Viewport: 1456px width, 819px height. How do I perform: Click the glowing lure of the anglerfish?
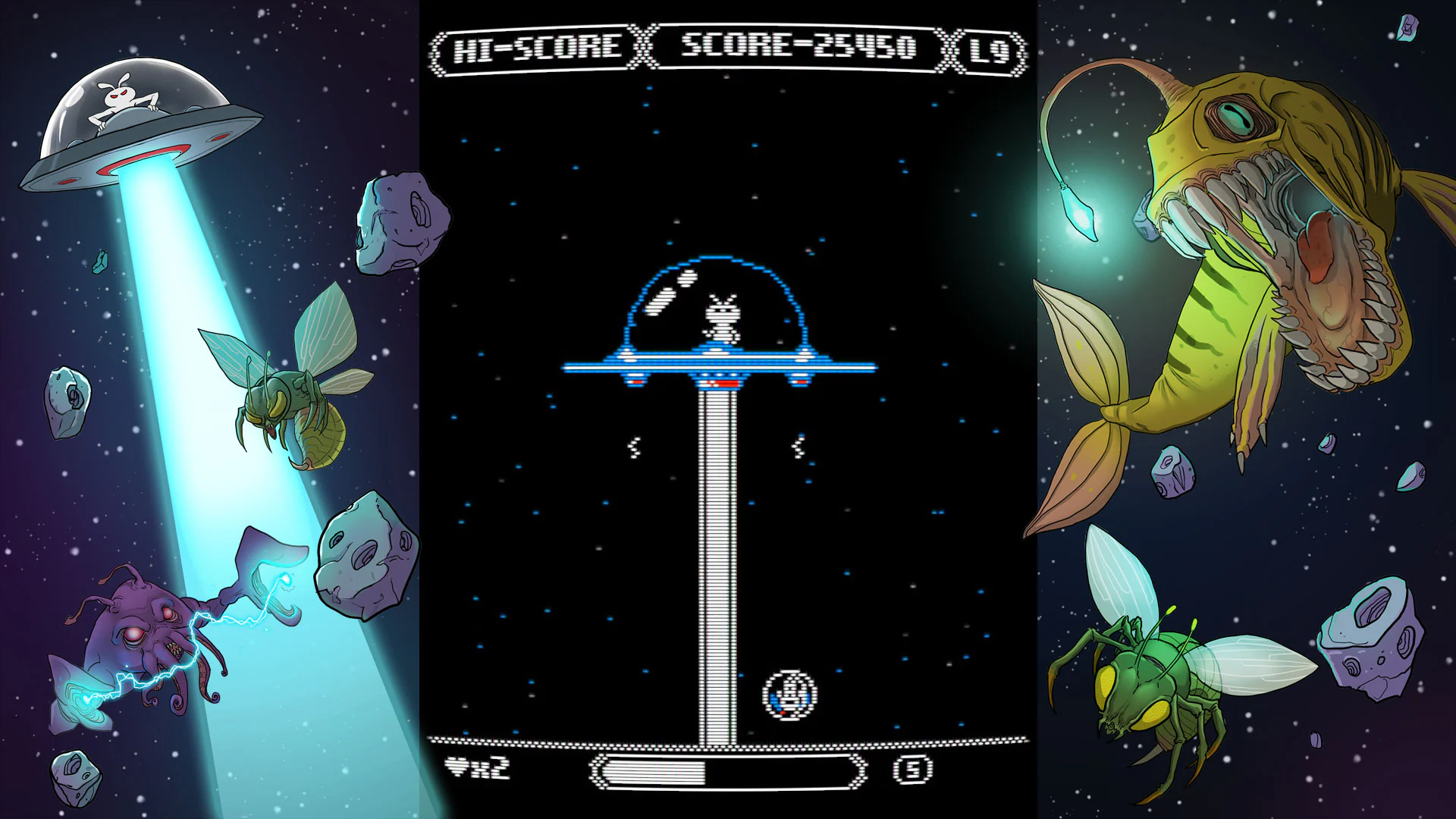1077,212
